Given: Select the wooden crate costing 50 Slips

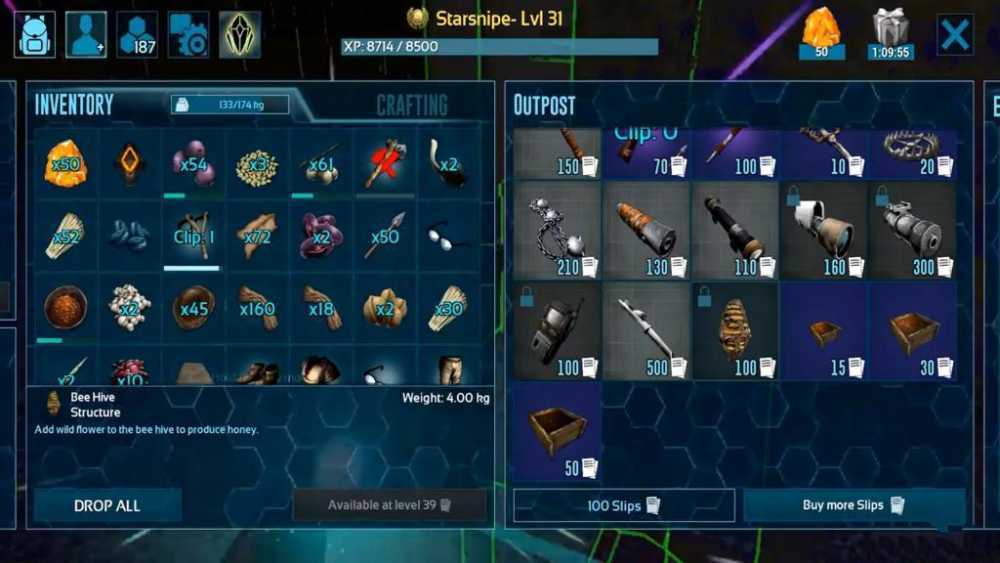Looking at the screenshot, I should click(556, 430).
